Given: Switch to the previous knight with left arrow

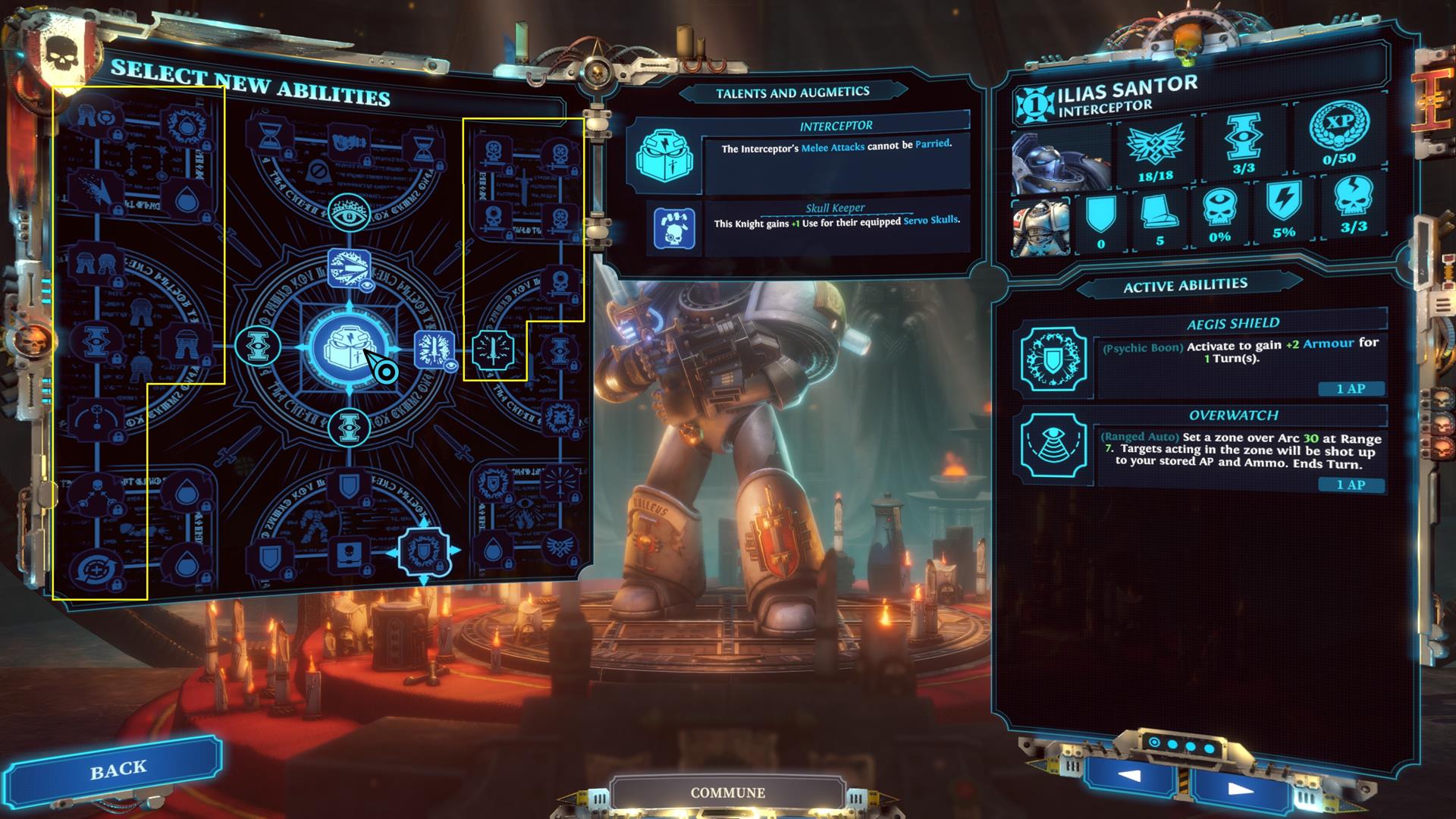Looking at the screenshot, I should pyautogui.click(x=1129, y=776).
